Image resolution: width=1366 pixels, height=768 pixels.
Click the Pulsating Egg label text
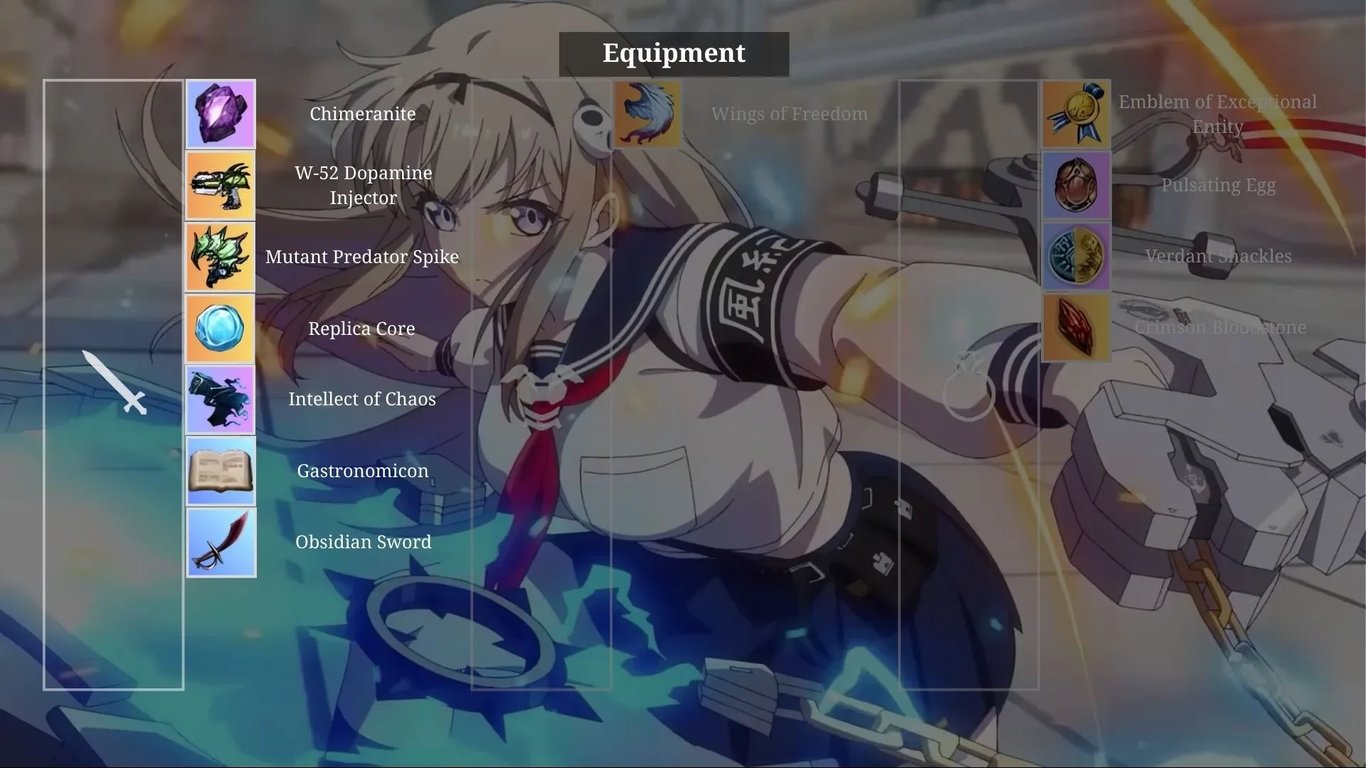click(1218, 184)
